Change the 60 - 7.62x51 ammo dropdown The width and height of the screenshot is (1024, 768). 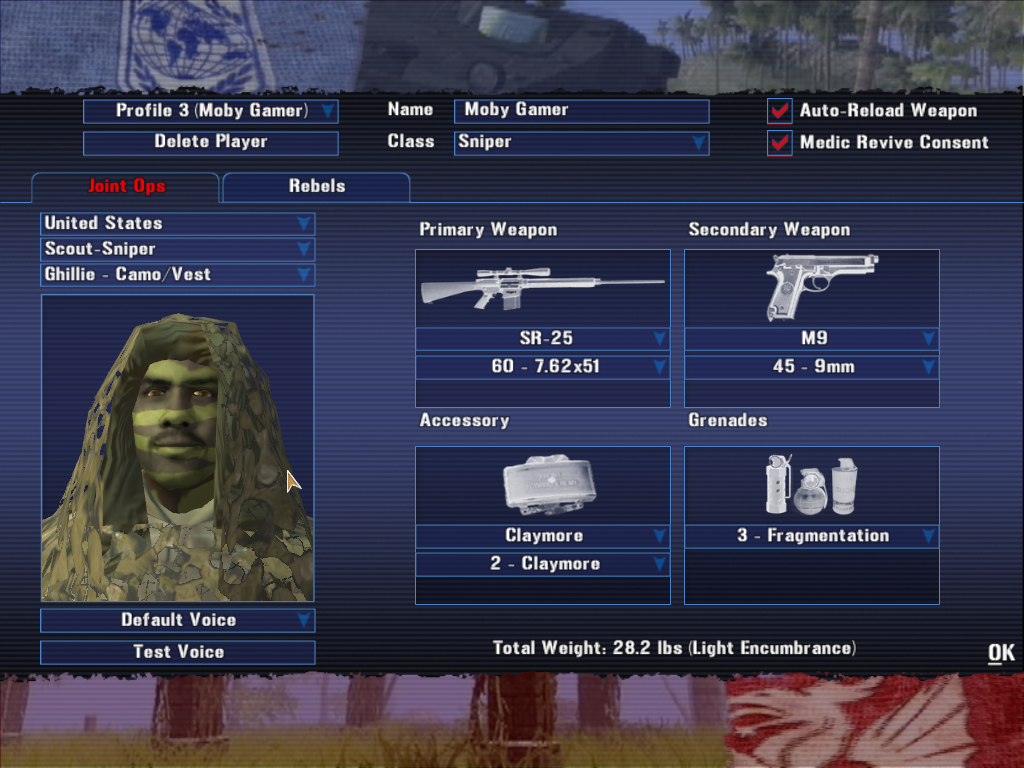pos(543,367)
